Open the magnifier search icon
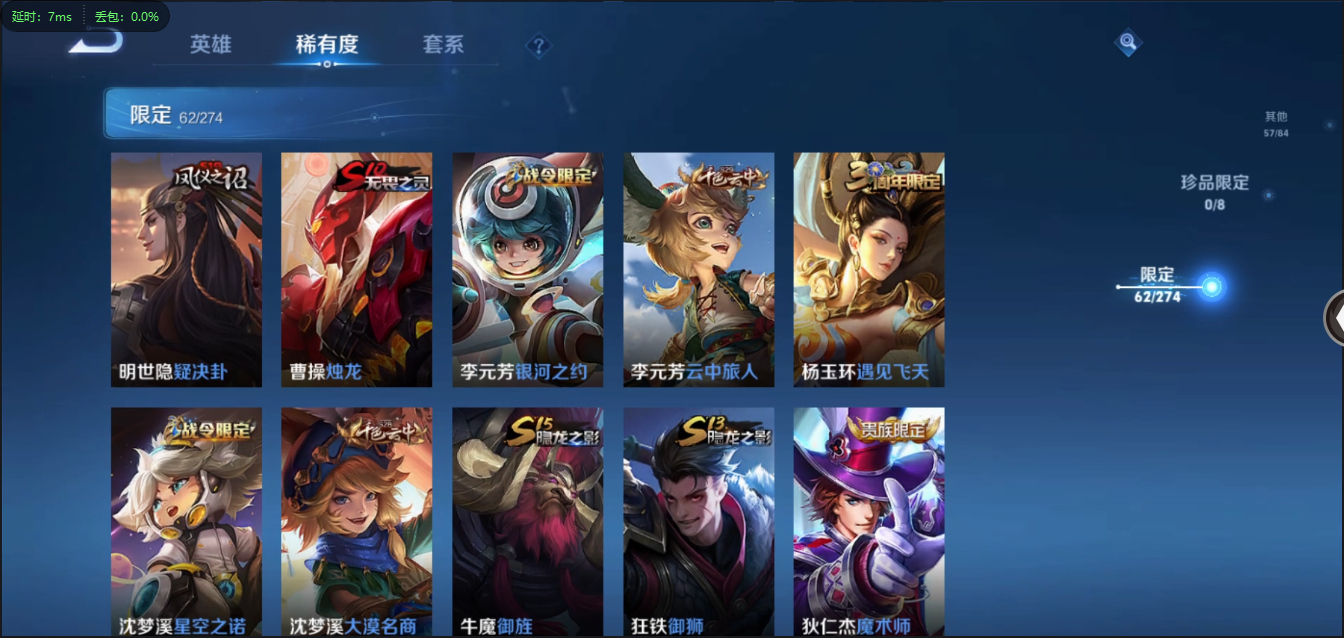 tap(1128, 42)
